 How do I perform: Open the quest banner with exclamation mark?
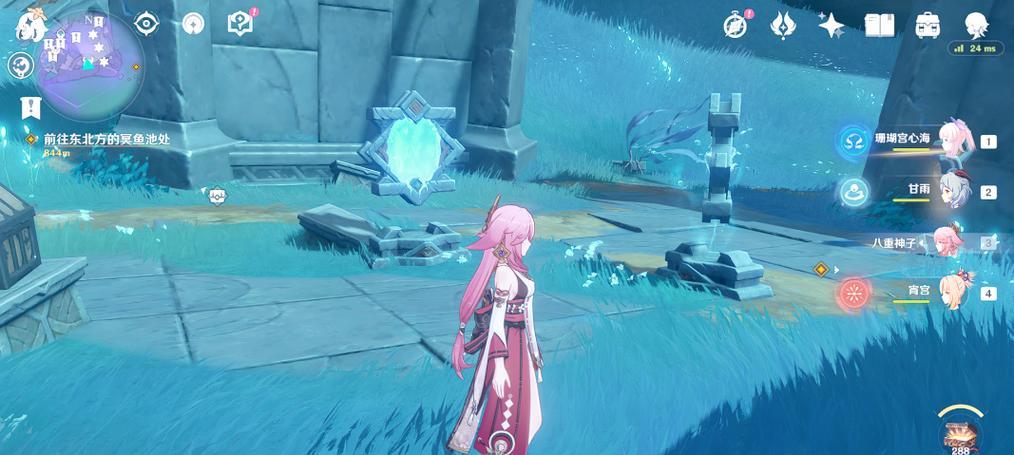pos(30,105)
